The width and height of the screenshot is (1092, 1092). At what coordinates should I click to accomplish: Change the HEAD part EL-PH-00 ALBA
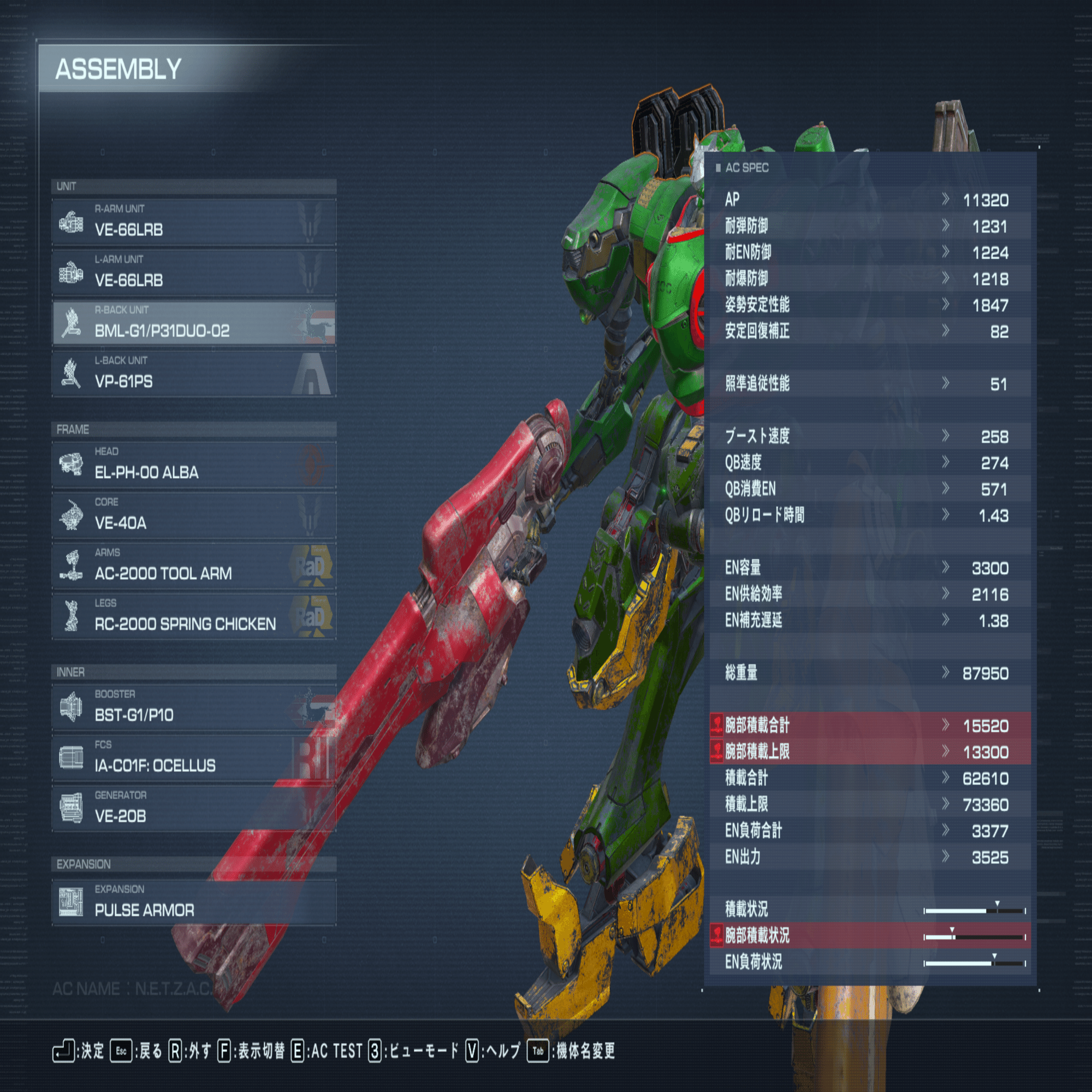pyautogui.click(x=194, y=465)
